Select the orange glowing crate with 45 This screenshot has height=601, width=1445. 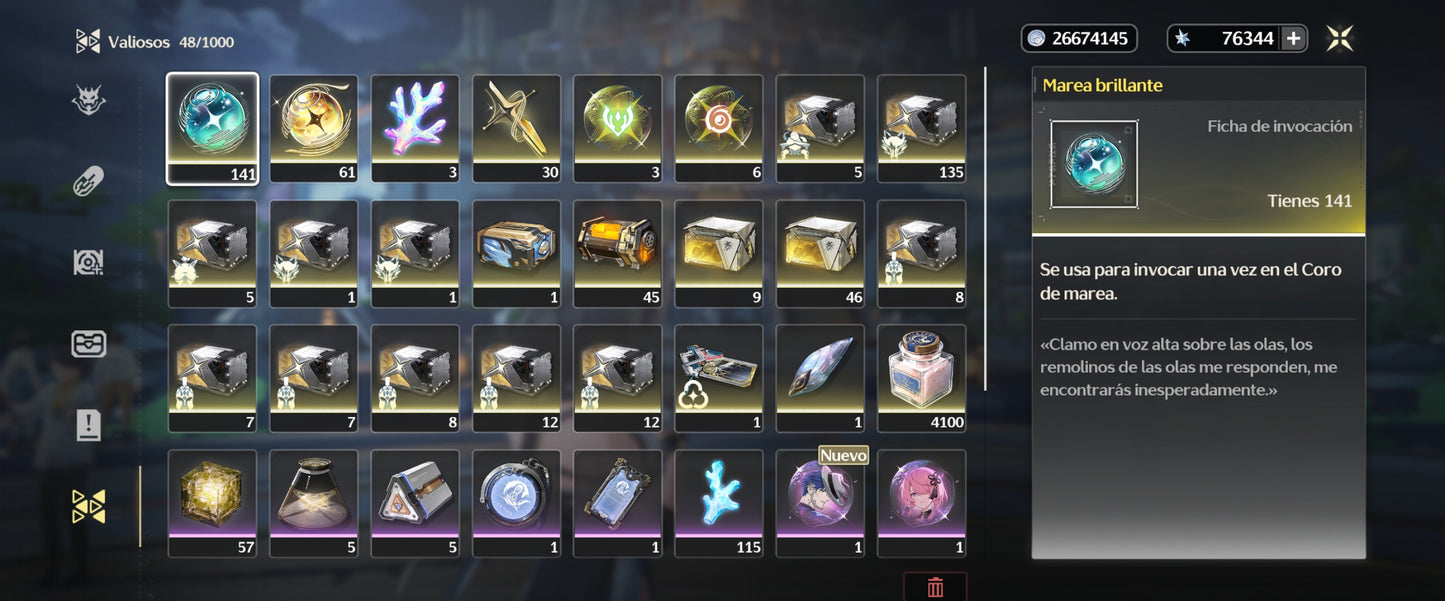(618, 252)
